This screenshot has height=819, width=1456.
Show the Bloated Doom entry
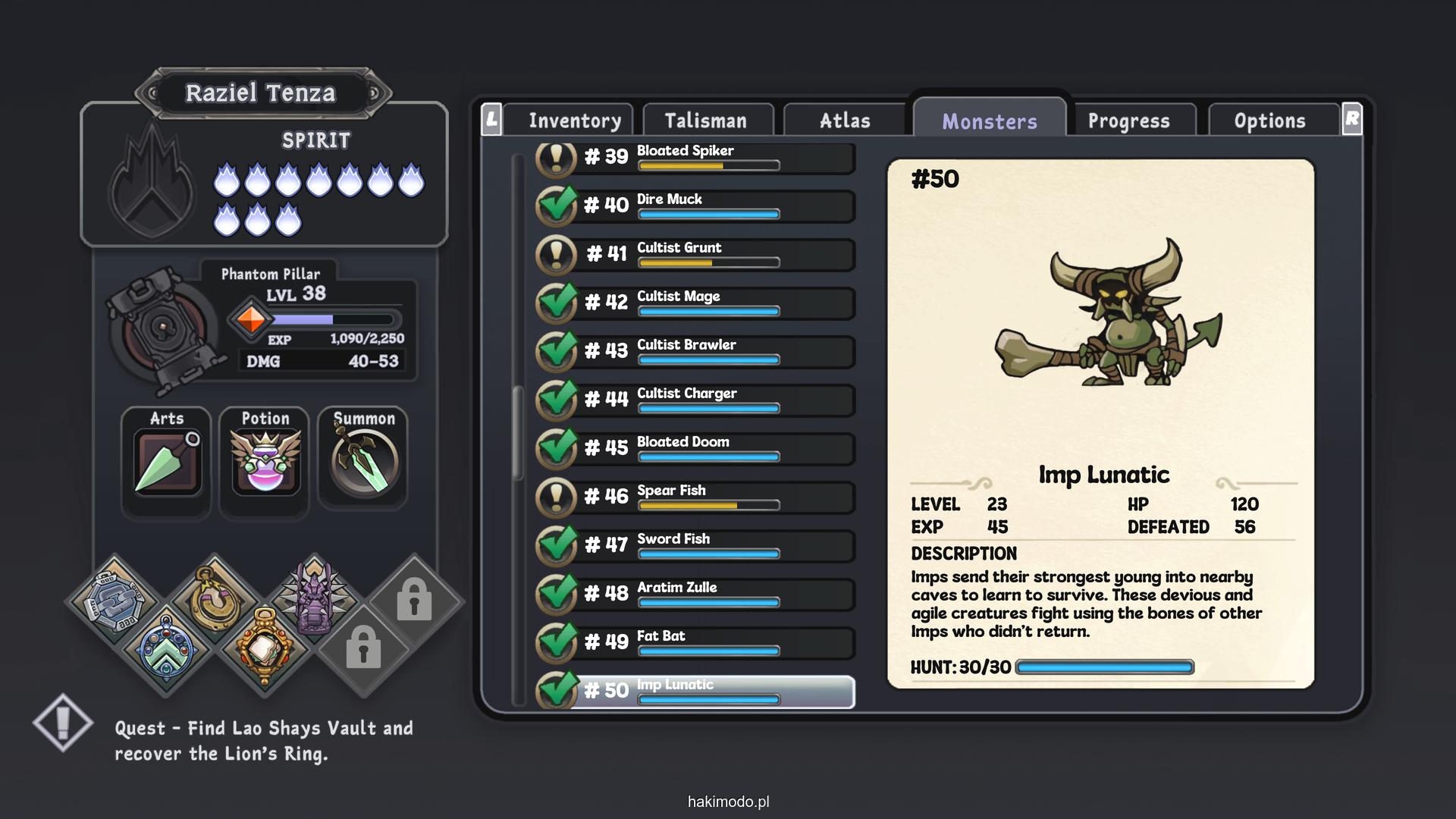(x=705, y=448)
